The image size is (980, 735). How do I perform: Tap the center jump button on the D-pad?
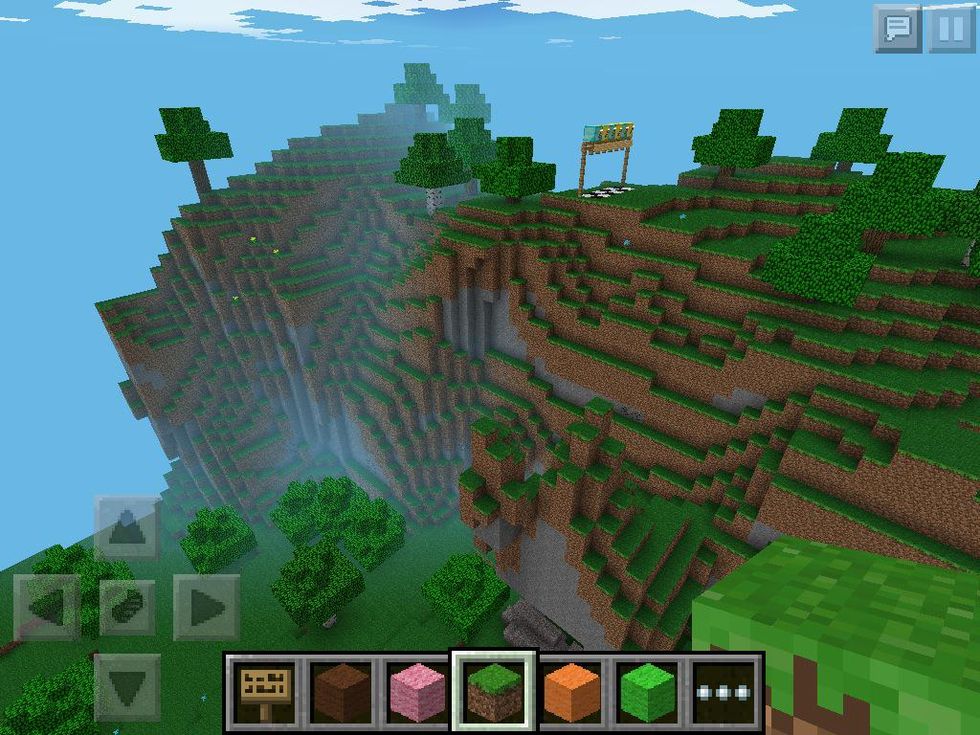127,607
